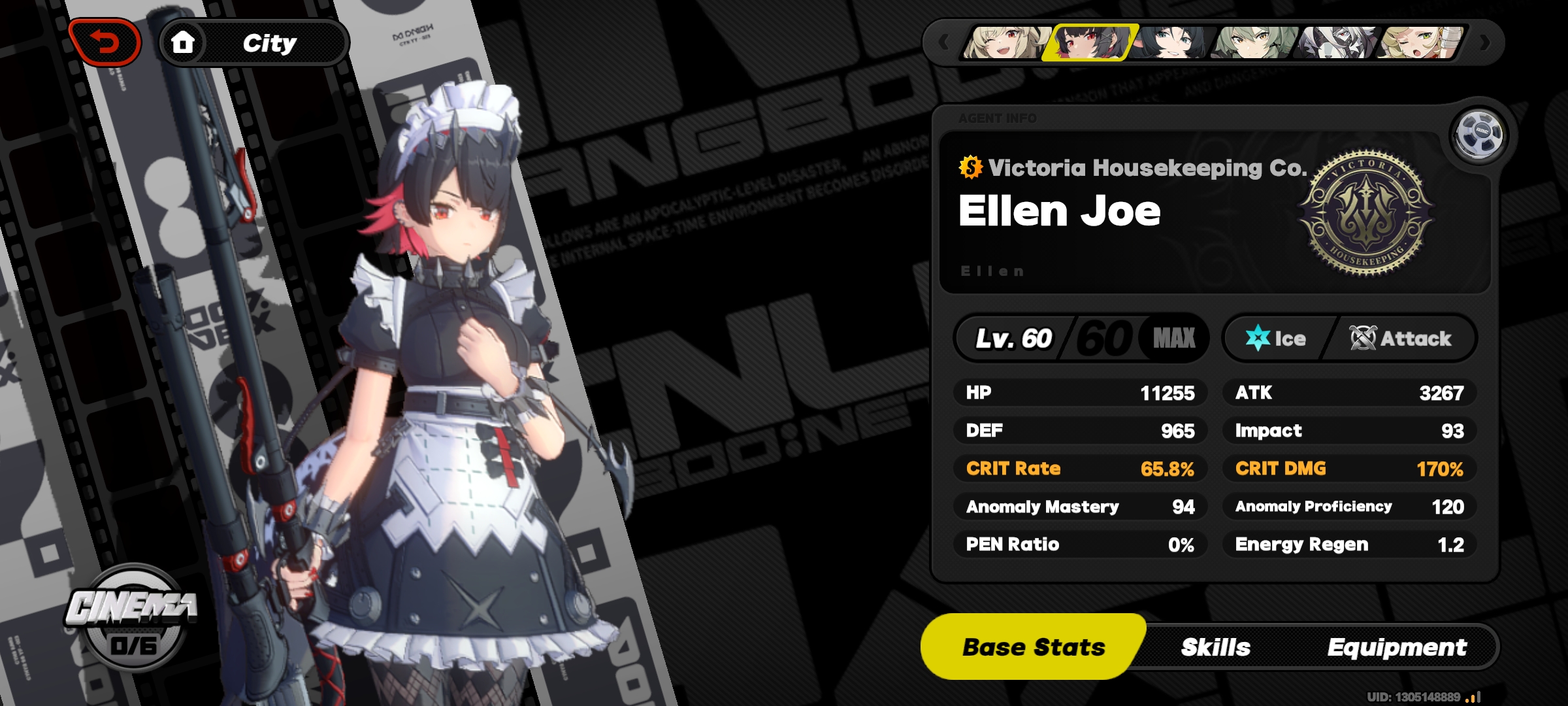Click the Attack specialty icon

pyautogui.click(x=1363, y=338)
